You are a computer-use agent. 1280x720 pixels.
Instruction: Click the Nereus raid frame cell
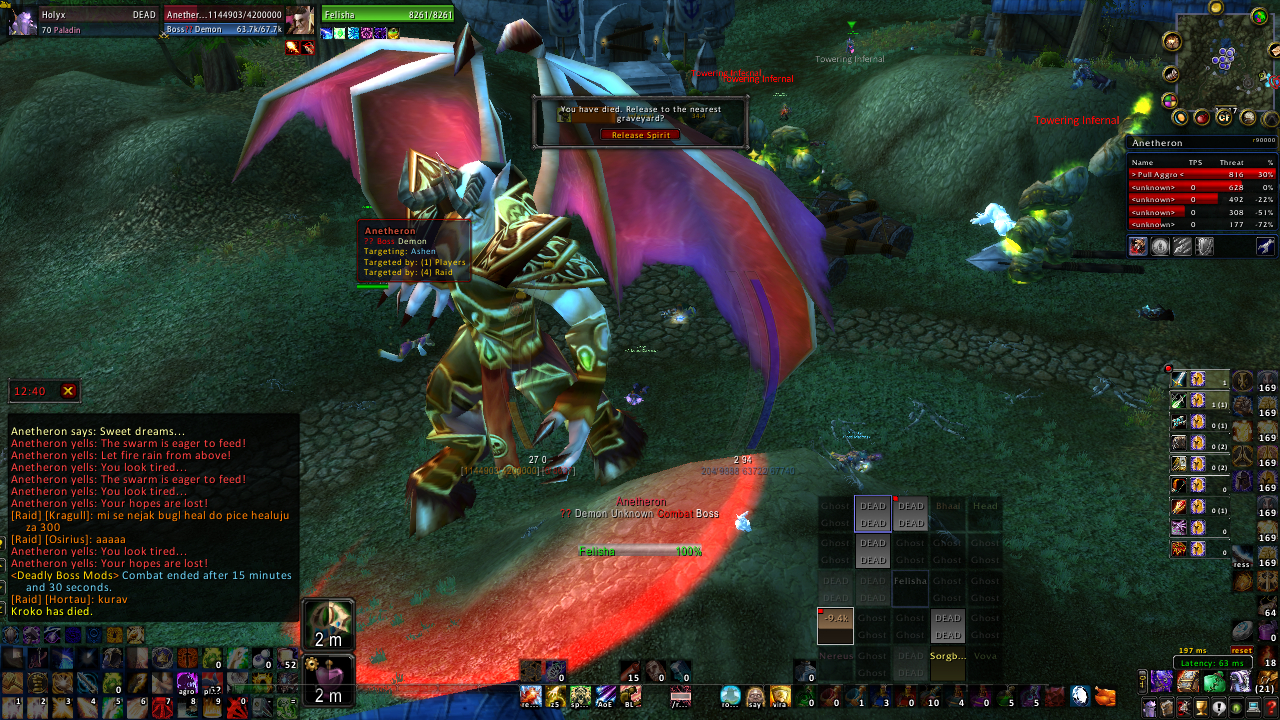[835, 657]
